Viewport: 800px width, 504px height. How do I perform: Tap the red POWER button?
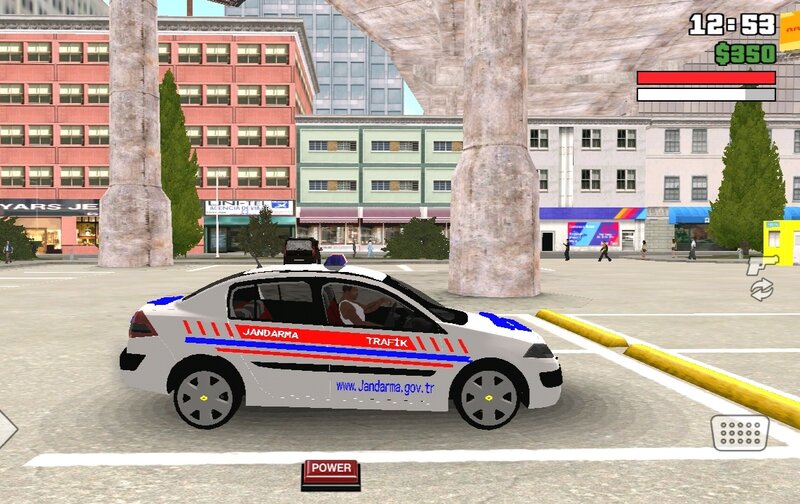tap(330, 469)
